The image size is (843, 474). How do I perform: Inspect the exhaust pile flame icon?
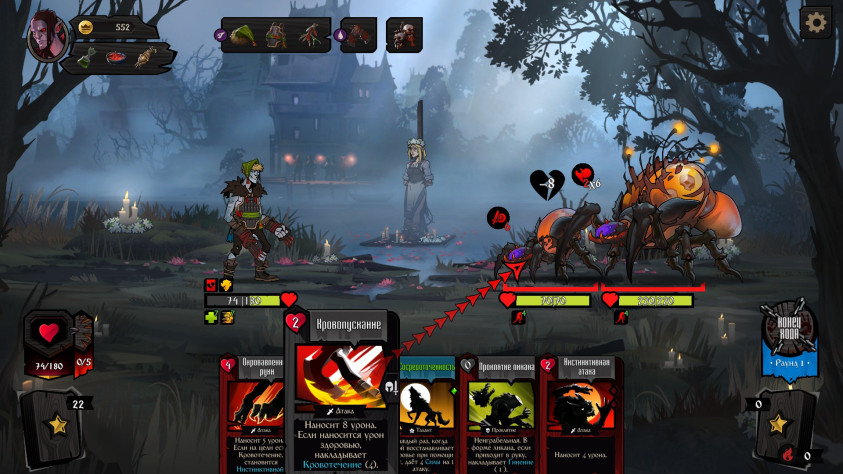tap(787, 456)
